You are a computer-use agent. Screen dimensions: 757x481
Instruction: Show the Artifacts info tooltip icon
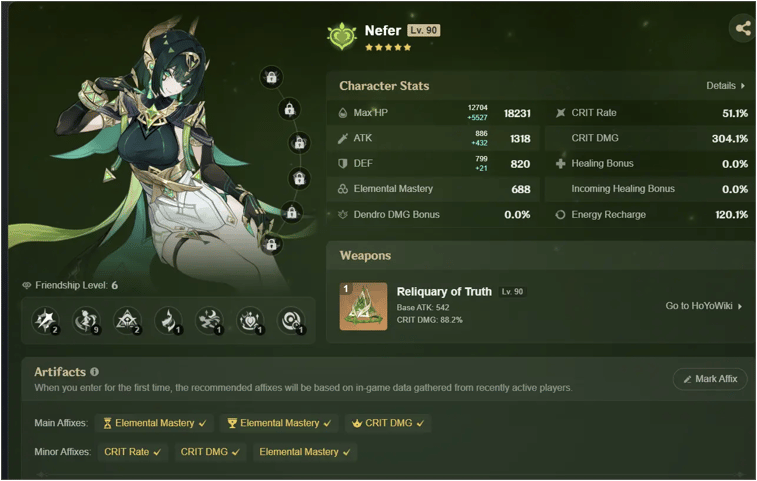pos(94,372)
